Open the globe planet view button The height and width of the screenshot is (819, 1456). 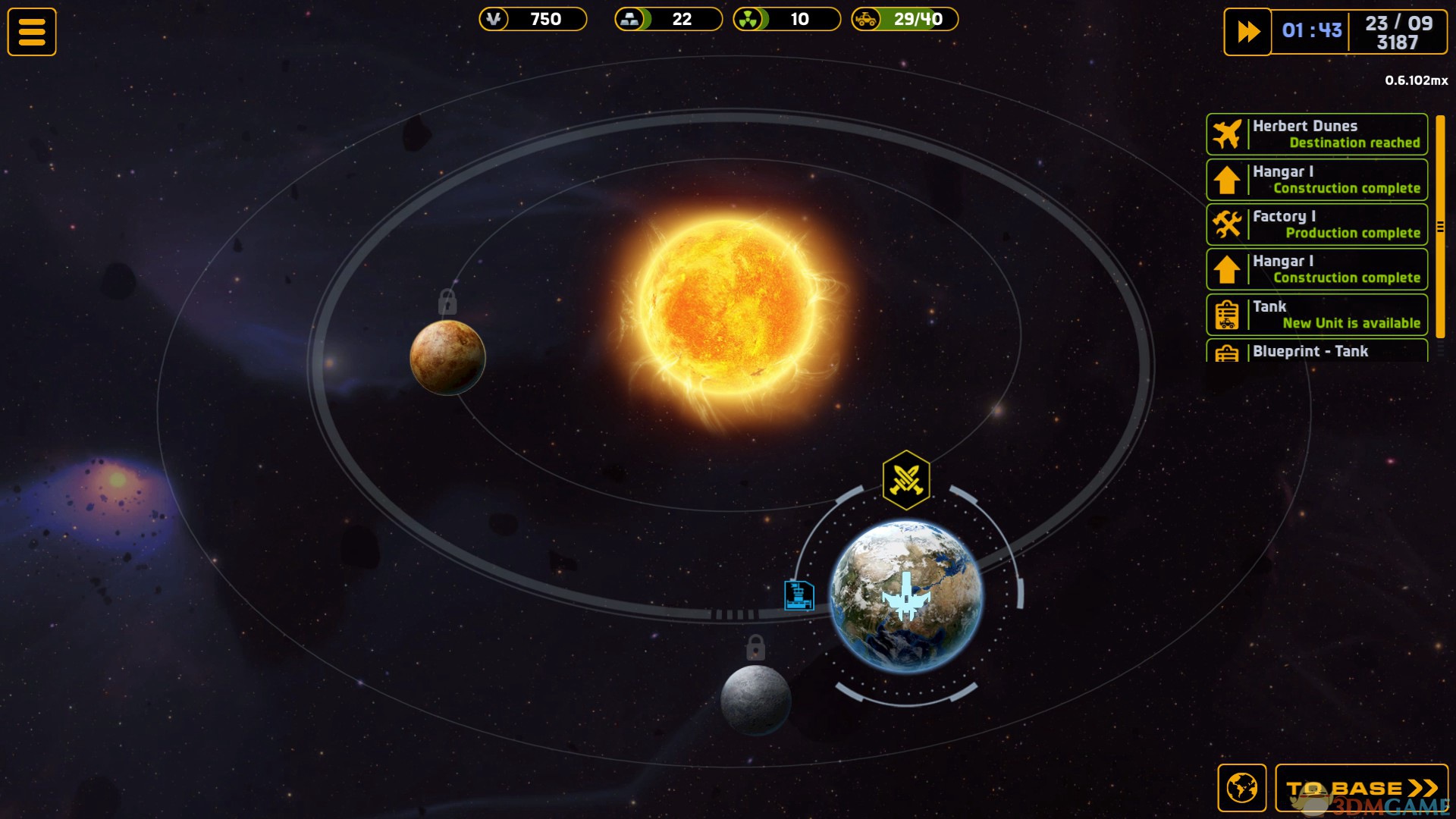(1241, 788)
